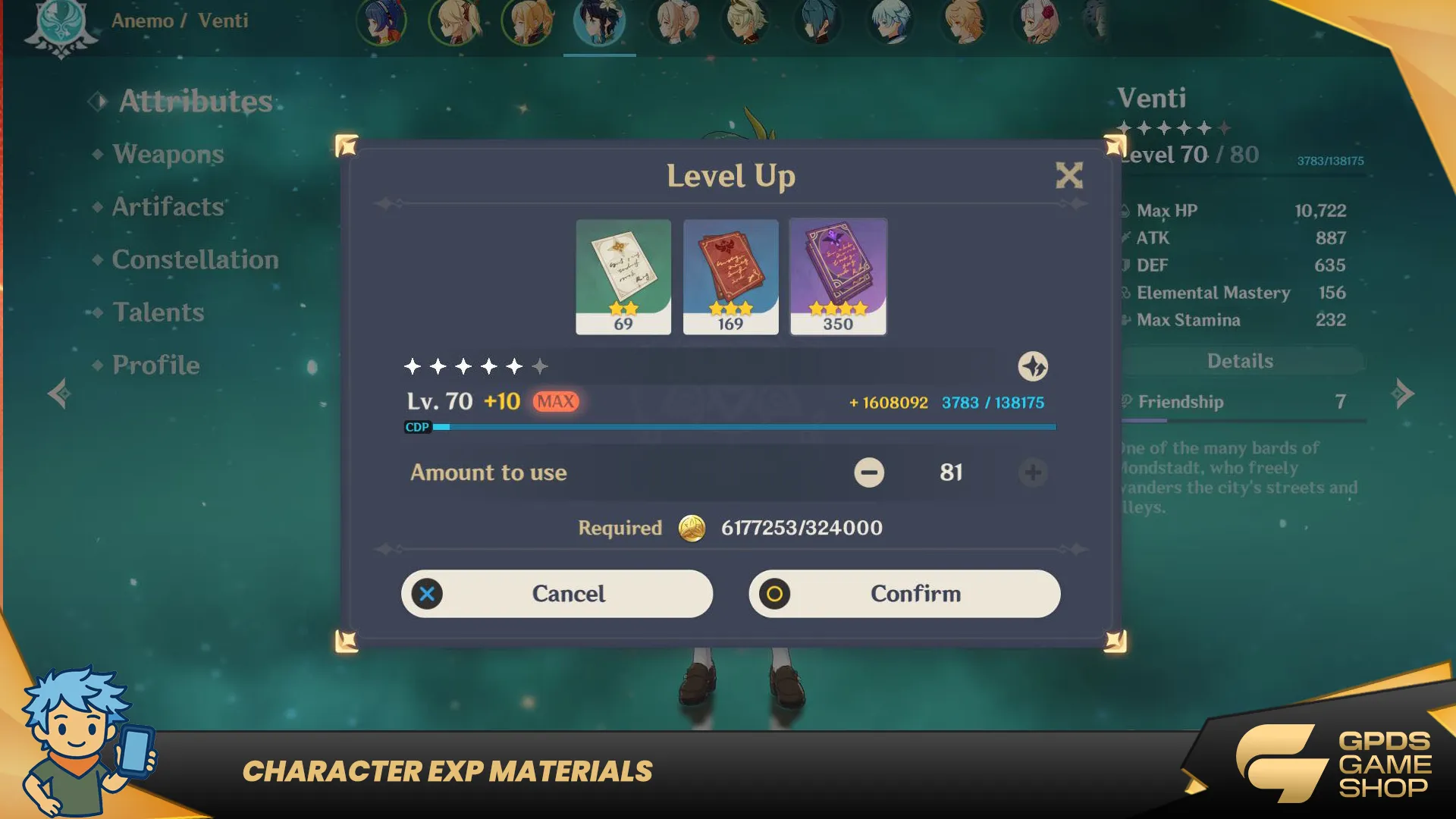Open the Talents menu
Screen dimensions: 1456x819
158,312
